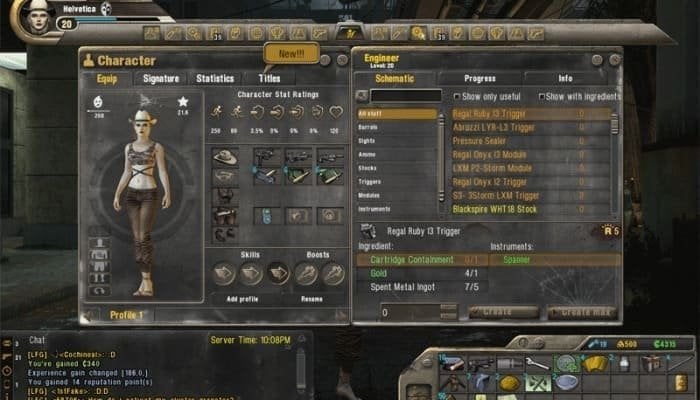Image resolution: width=700 pixels, height=400 pixels.
Task: Show the Titles tab
Action: 270,78
